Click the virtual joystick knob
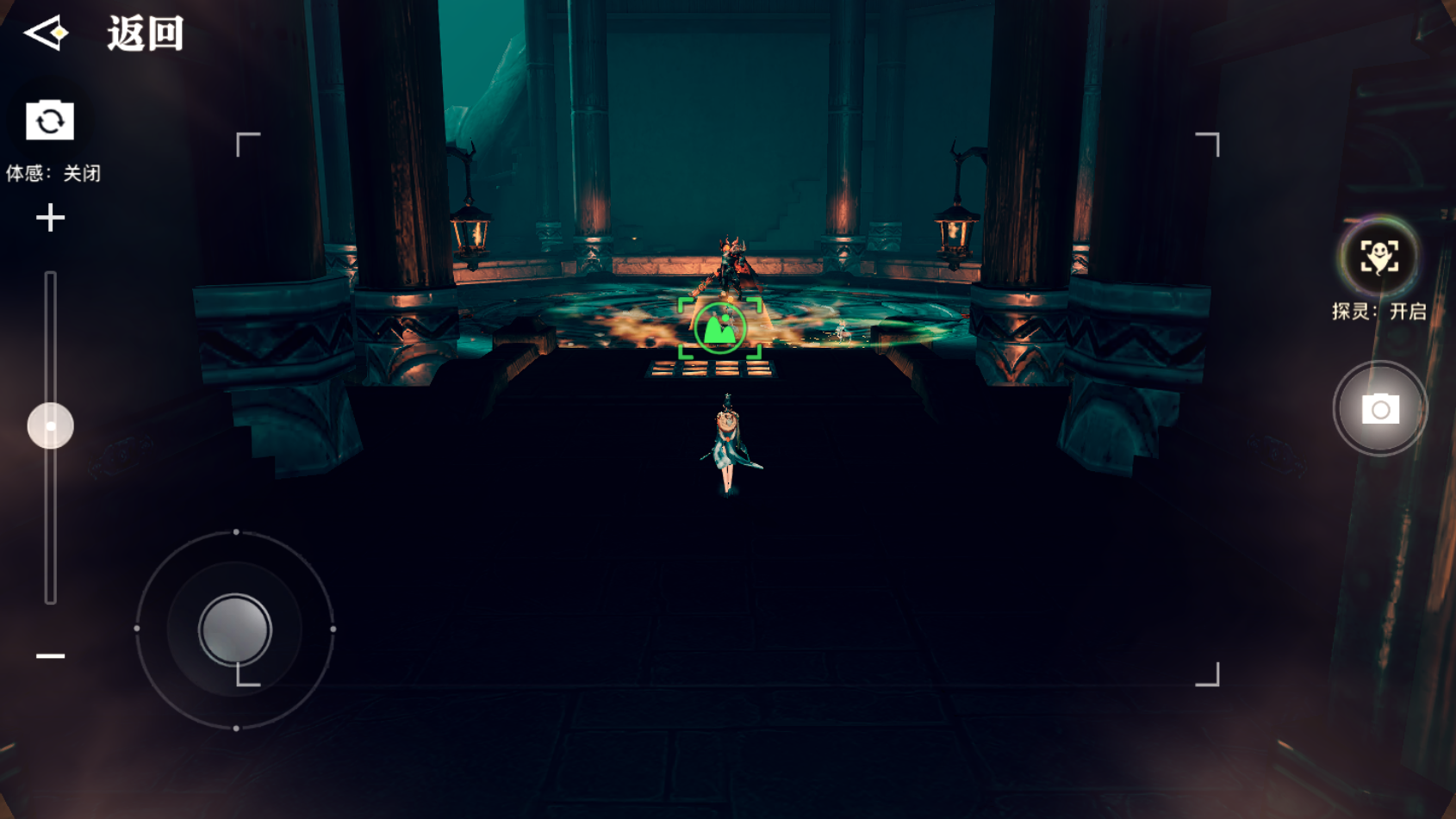 point(234,630)
